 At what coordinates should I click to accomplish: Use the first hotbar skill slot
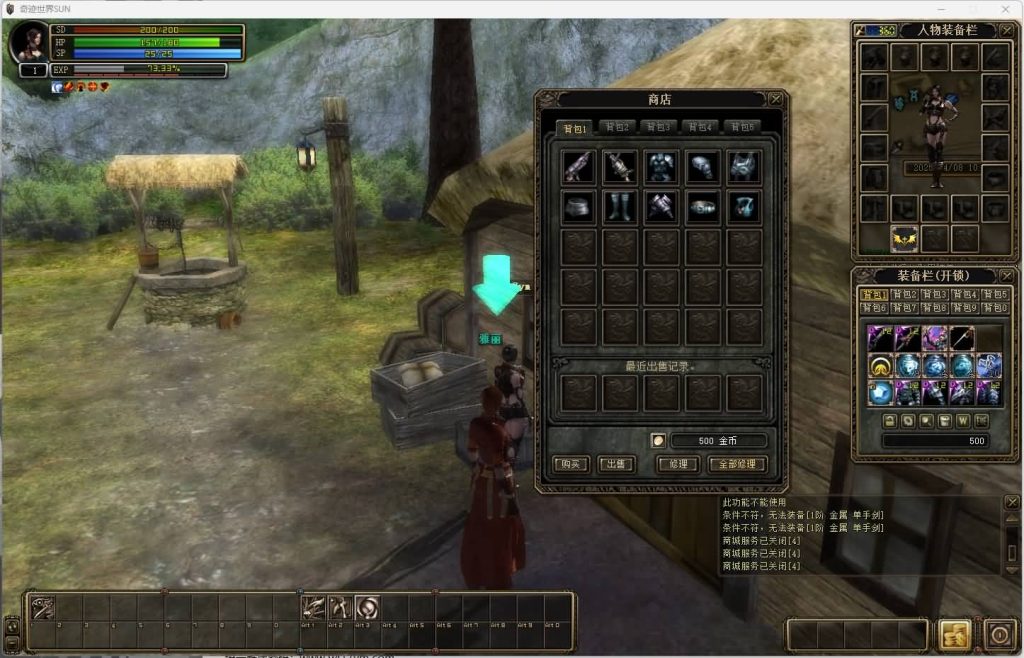point(42,608)
